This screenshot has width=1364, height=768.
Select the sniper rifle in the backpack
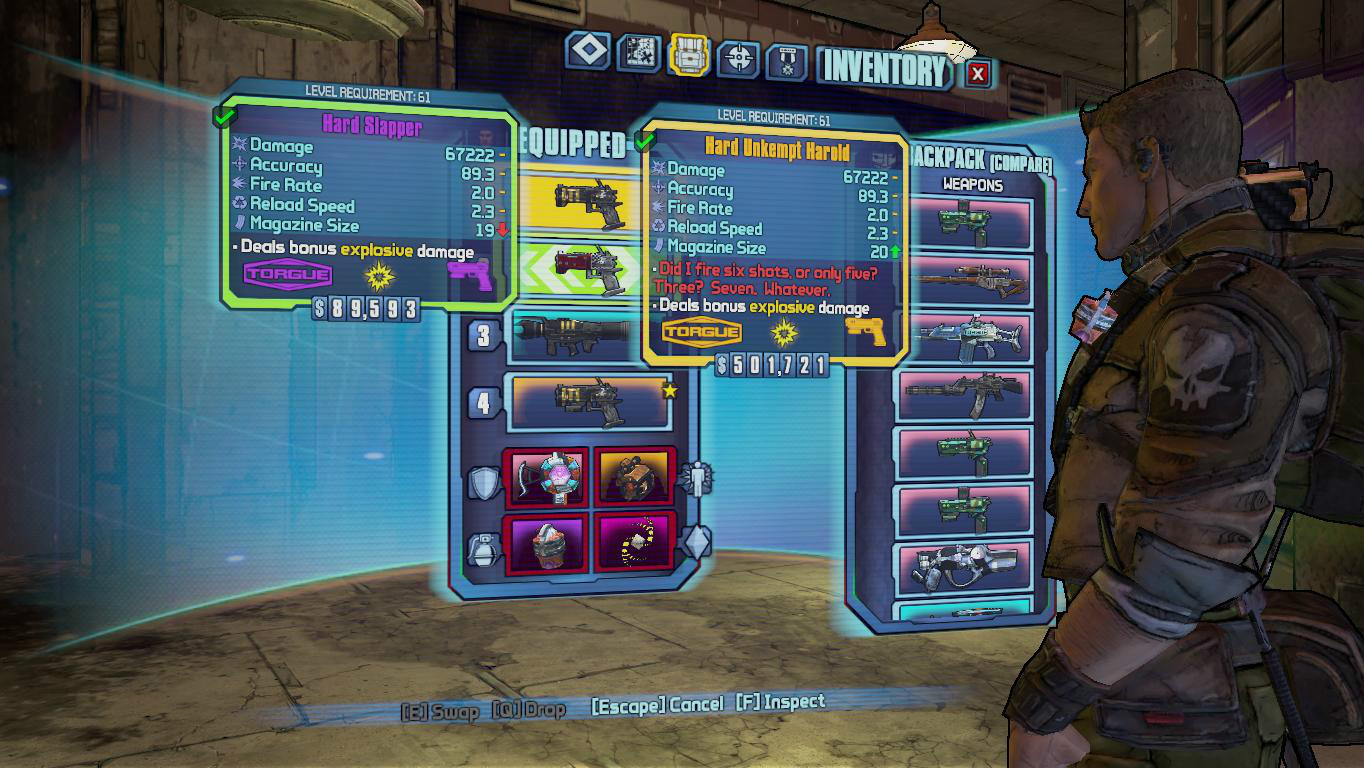tap(966, 281)
